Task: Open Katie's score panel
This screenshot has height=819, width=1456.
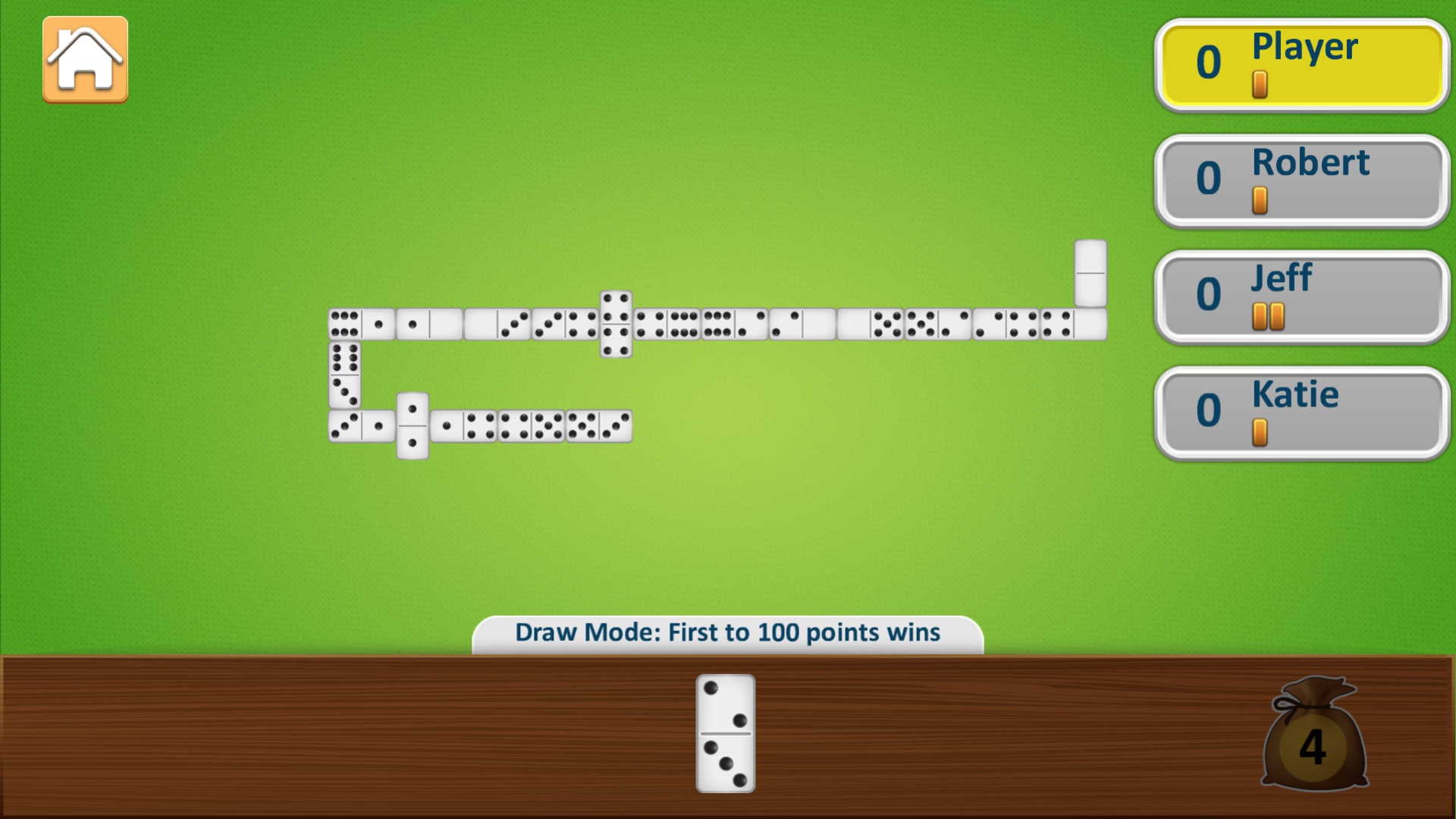Action: (1300, 413)
